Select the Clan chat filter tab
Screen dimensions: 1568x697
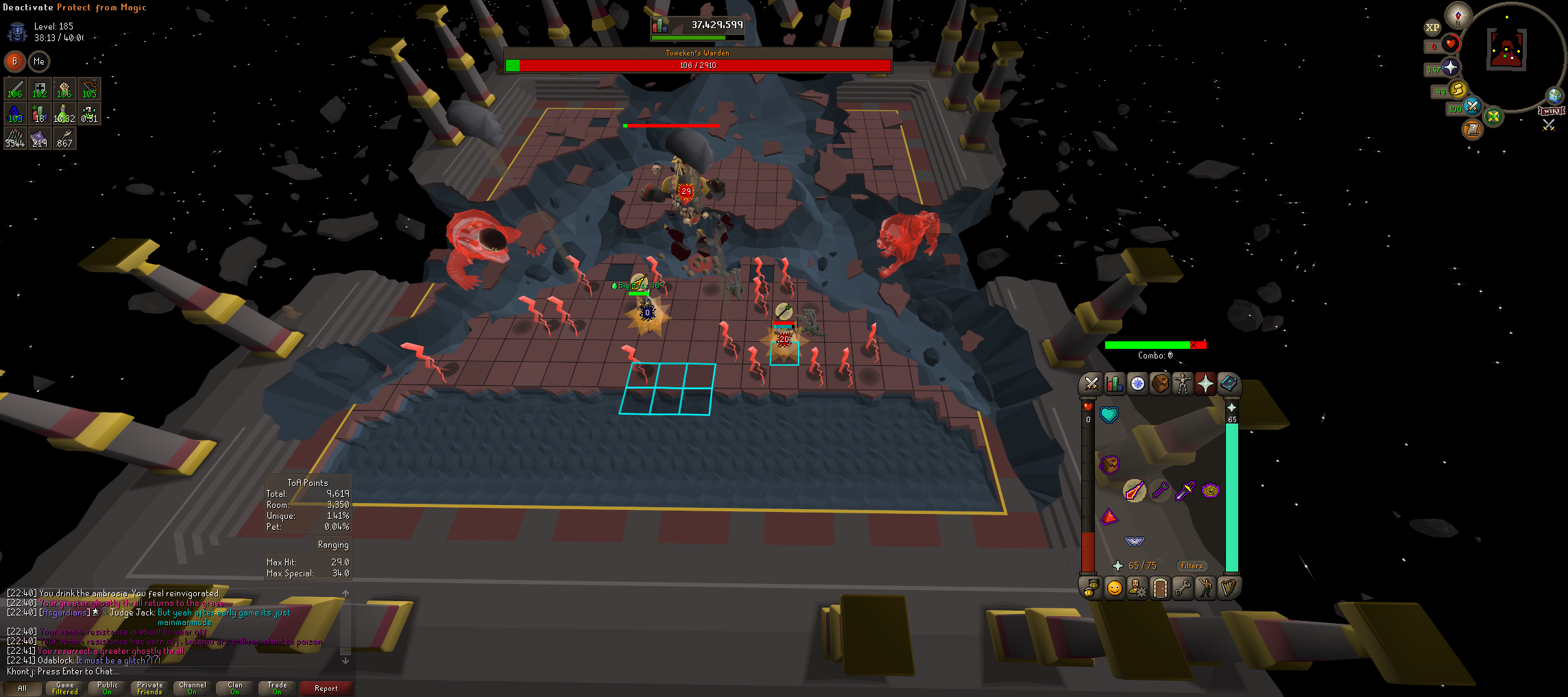235,688
